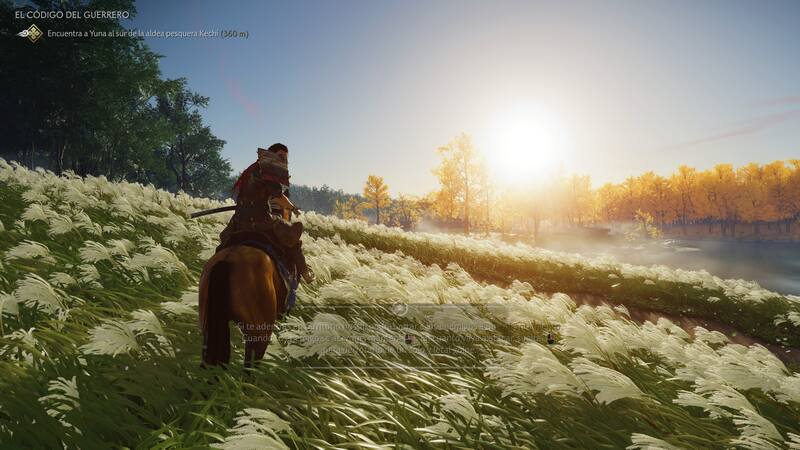
Task: Click the golden quest objective icon
Action: click(32, 33)
